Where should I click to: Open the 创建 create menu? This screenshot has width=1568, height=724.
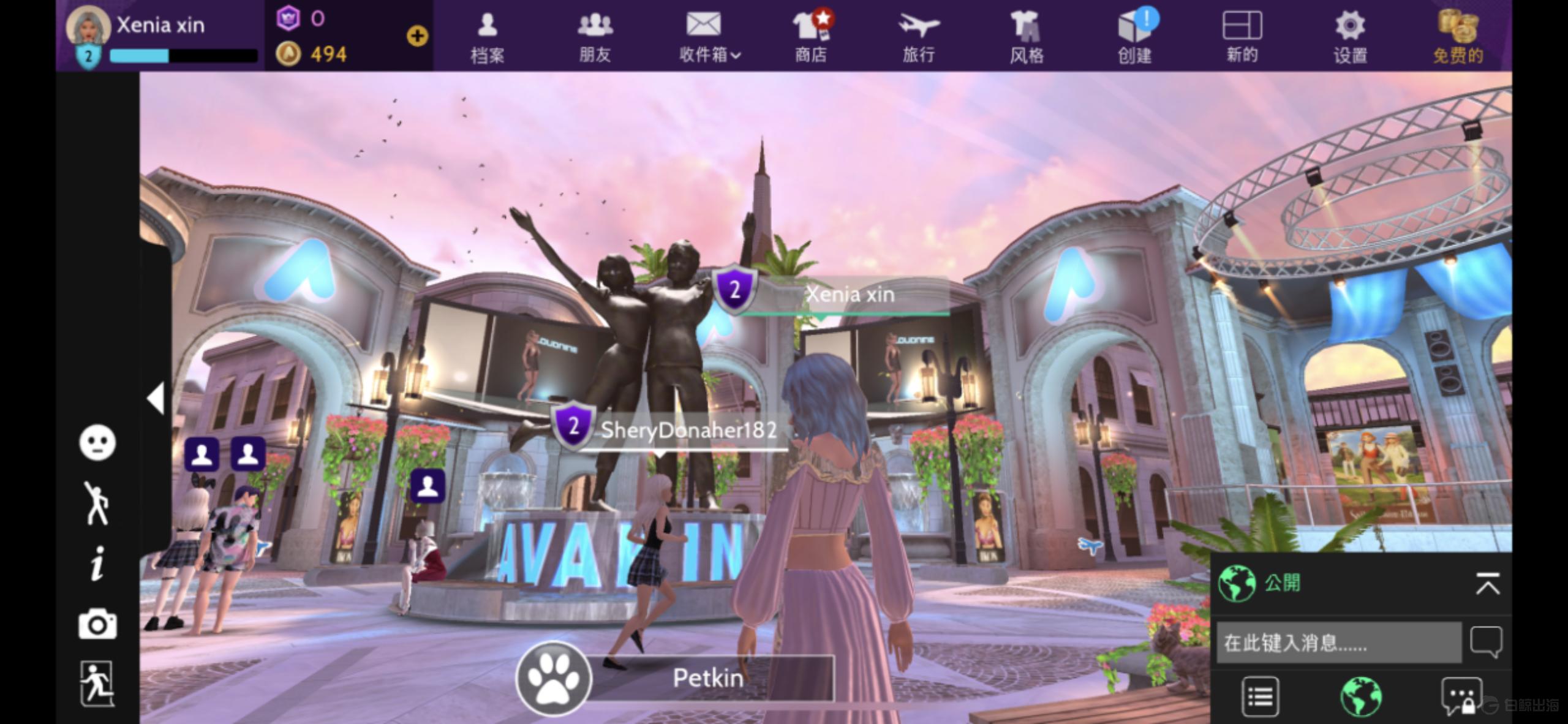[x=1134, y=37]
